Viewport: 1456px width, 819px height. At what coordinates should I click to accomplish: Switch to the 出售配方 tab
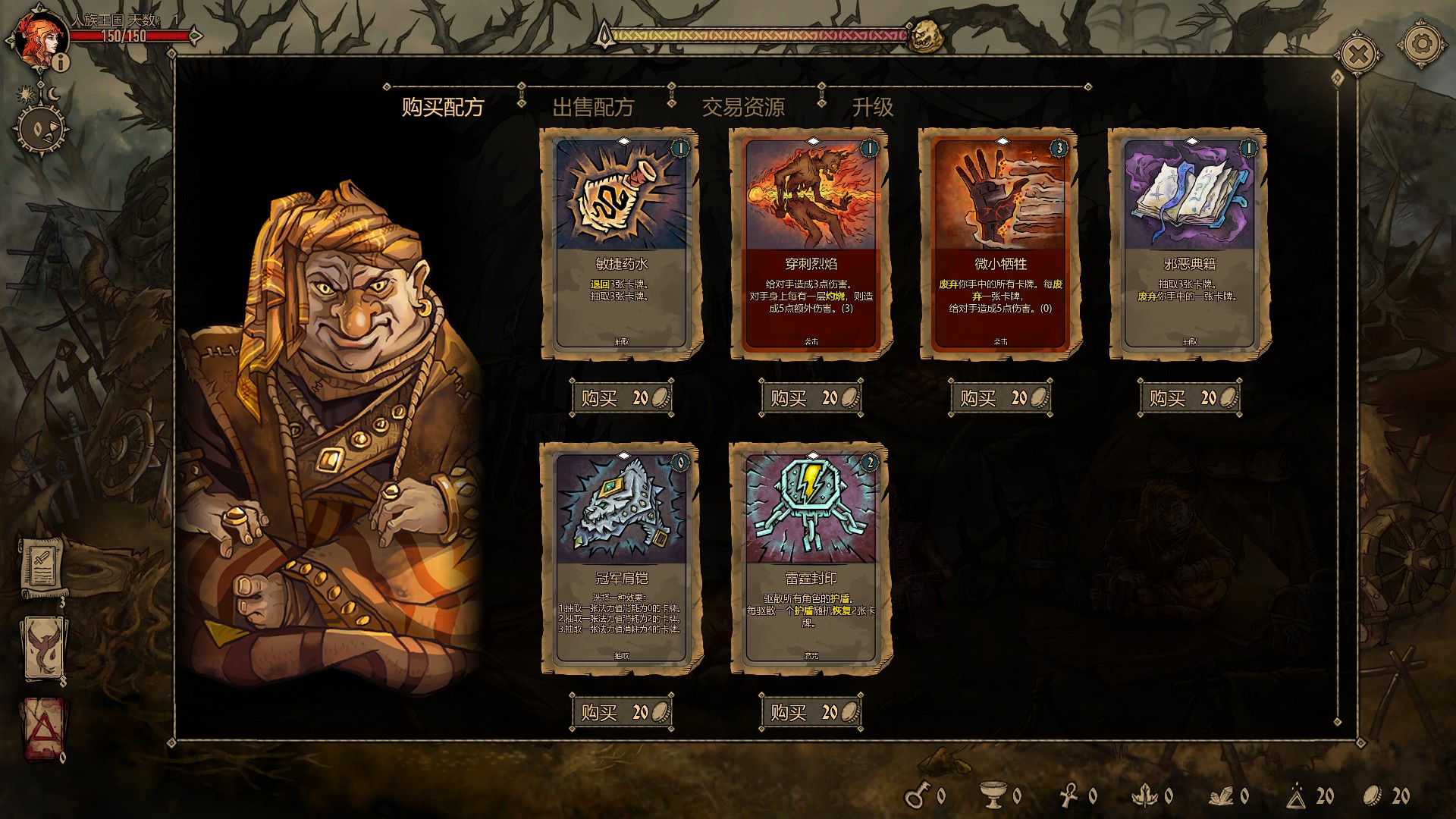593,108
